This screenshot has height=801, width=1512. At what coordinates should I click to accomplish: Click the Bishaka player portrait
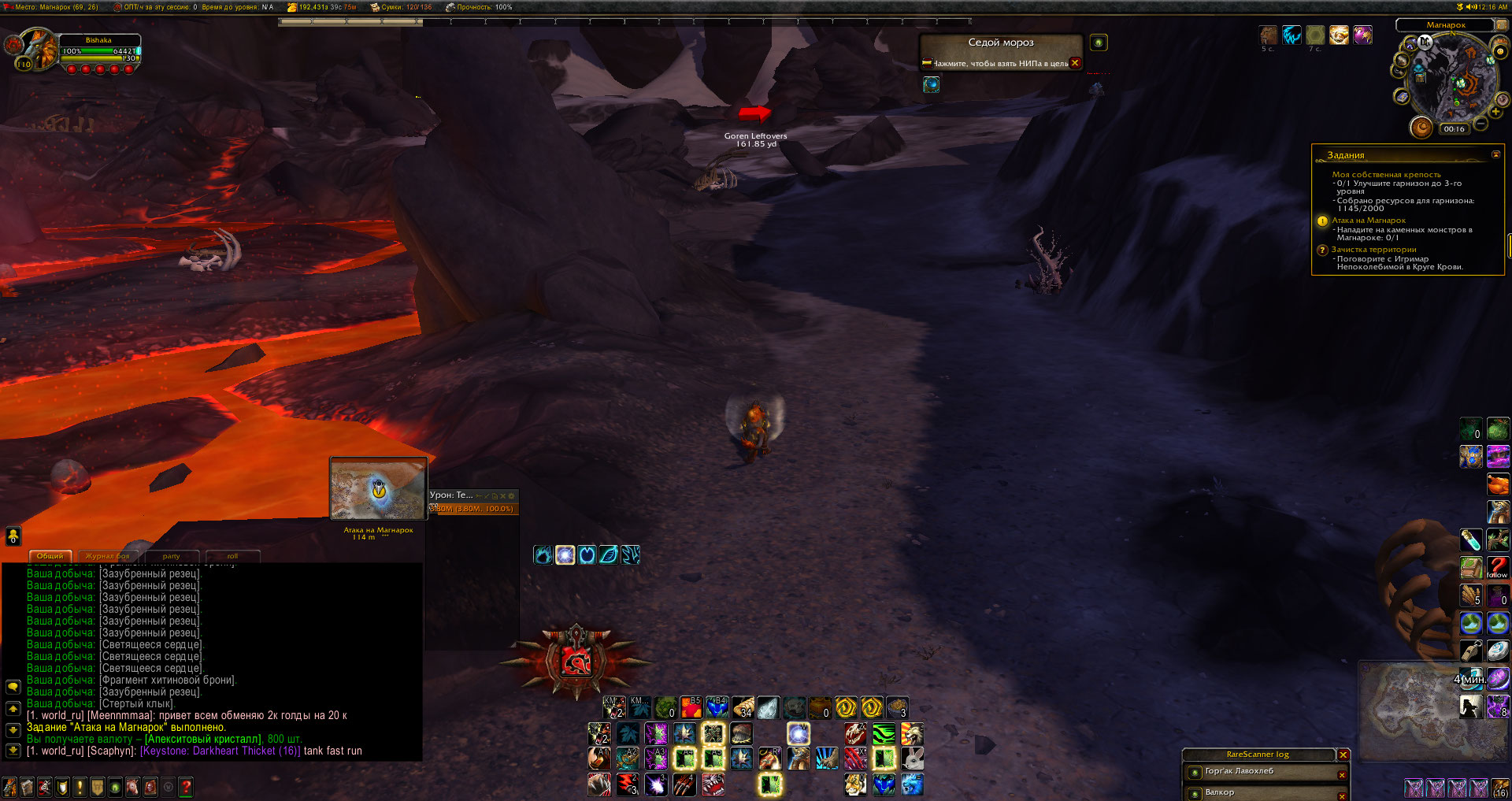pyautogui.click(x=37, y=50)
